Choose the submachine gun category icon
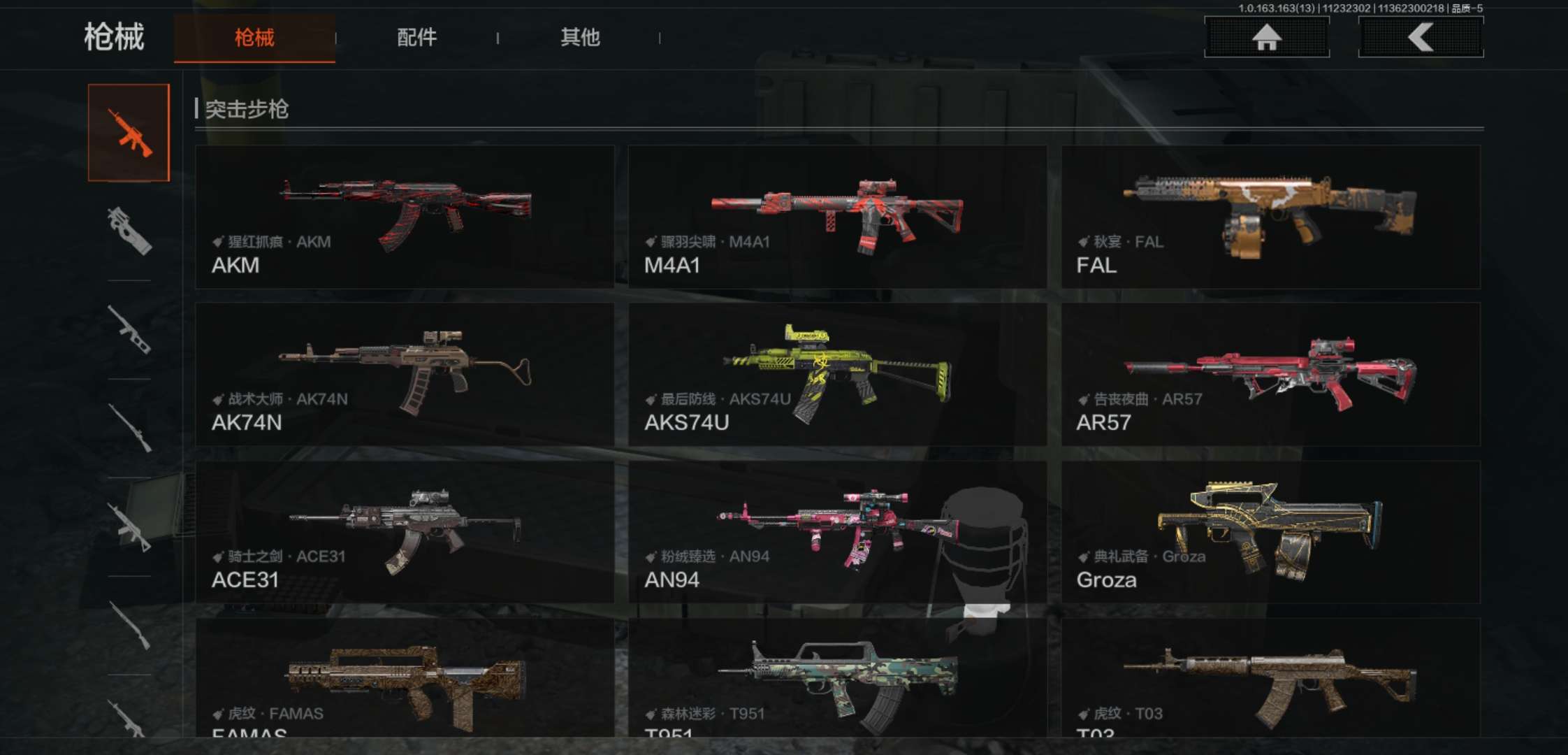 [129, 231]
